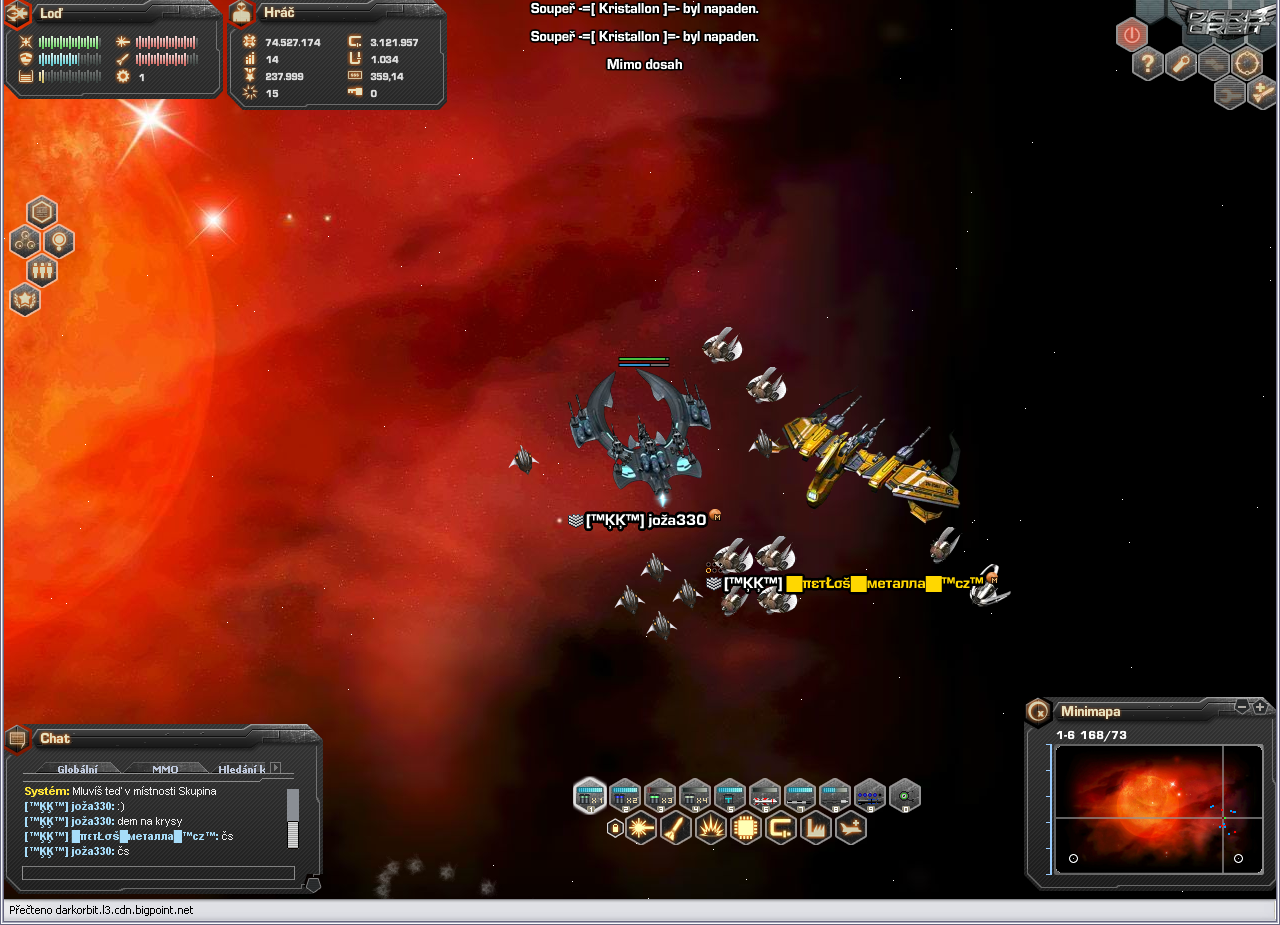
Task: Open the question mark help button
Action: pos(1148,65)
